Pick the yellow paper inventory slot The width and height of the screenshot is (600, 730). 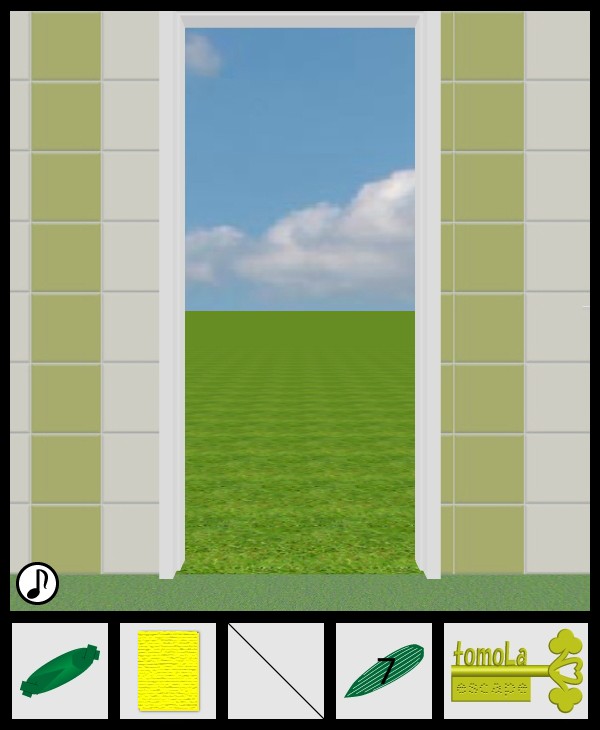coord(168,671)
